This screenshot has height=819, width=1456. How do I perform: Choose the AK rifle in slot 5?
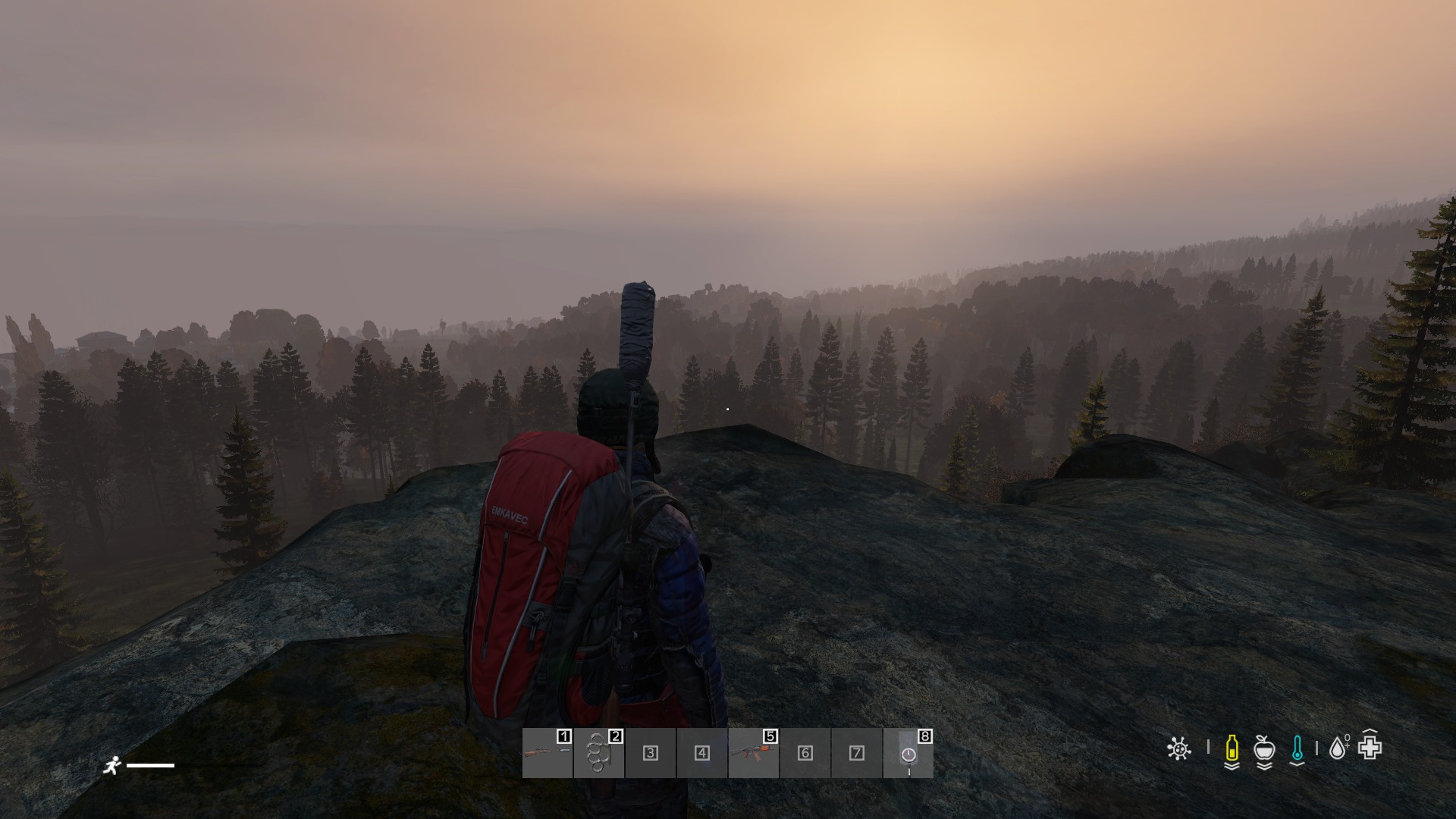tap(753, 753)
